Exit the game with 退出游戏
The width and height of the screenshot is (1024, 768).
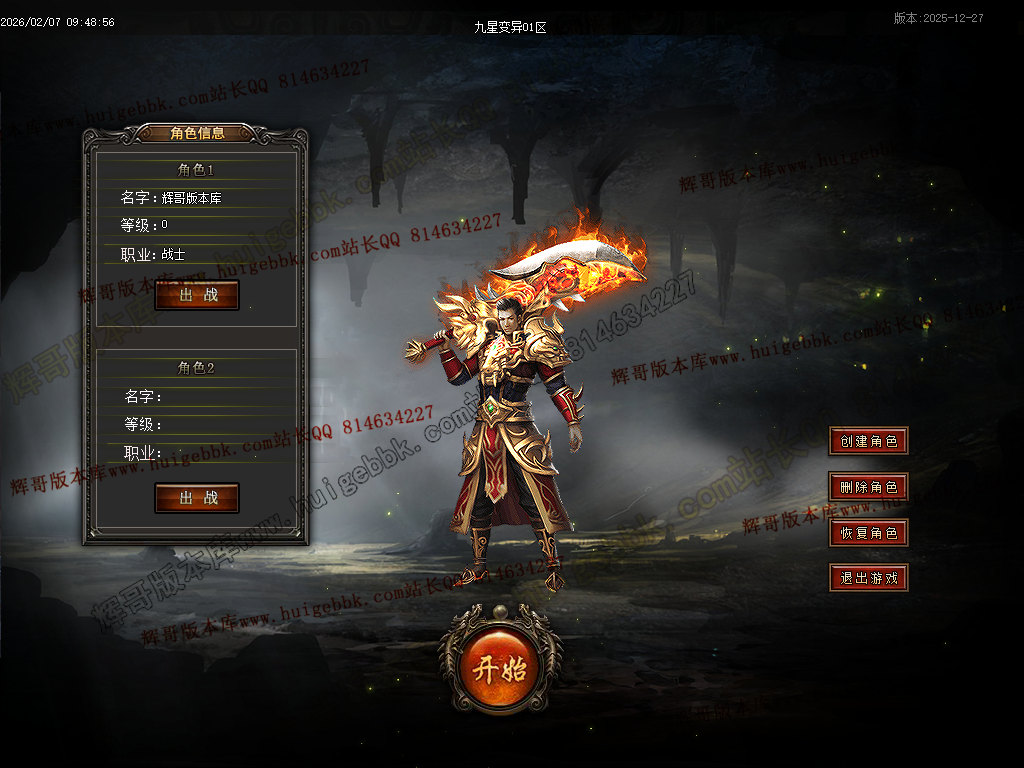coord(868,578)
